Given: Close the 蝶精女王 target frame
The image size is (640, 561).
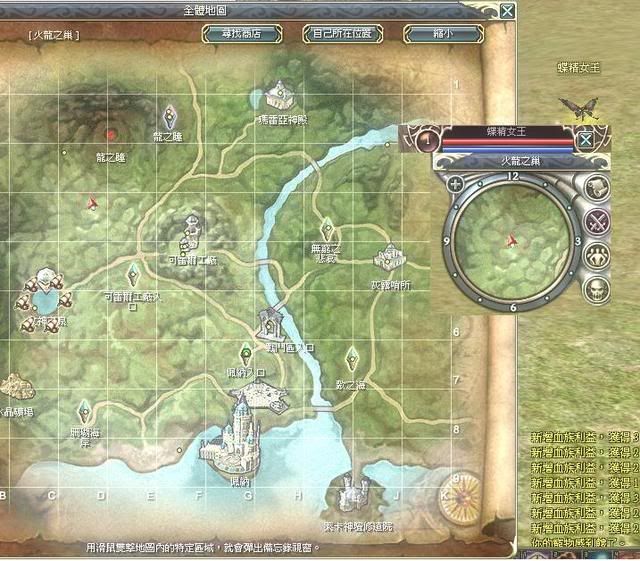Looking at the screenshot, I should click(x=586, y=139).
